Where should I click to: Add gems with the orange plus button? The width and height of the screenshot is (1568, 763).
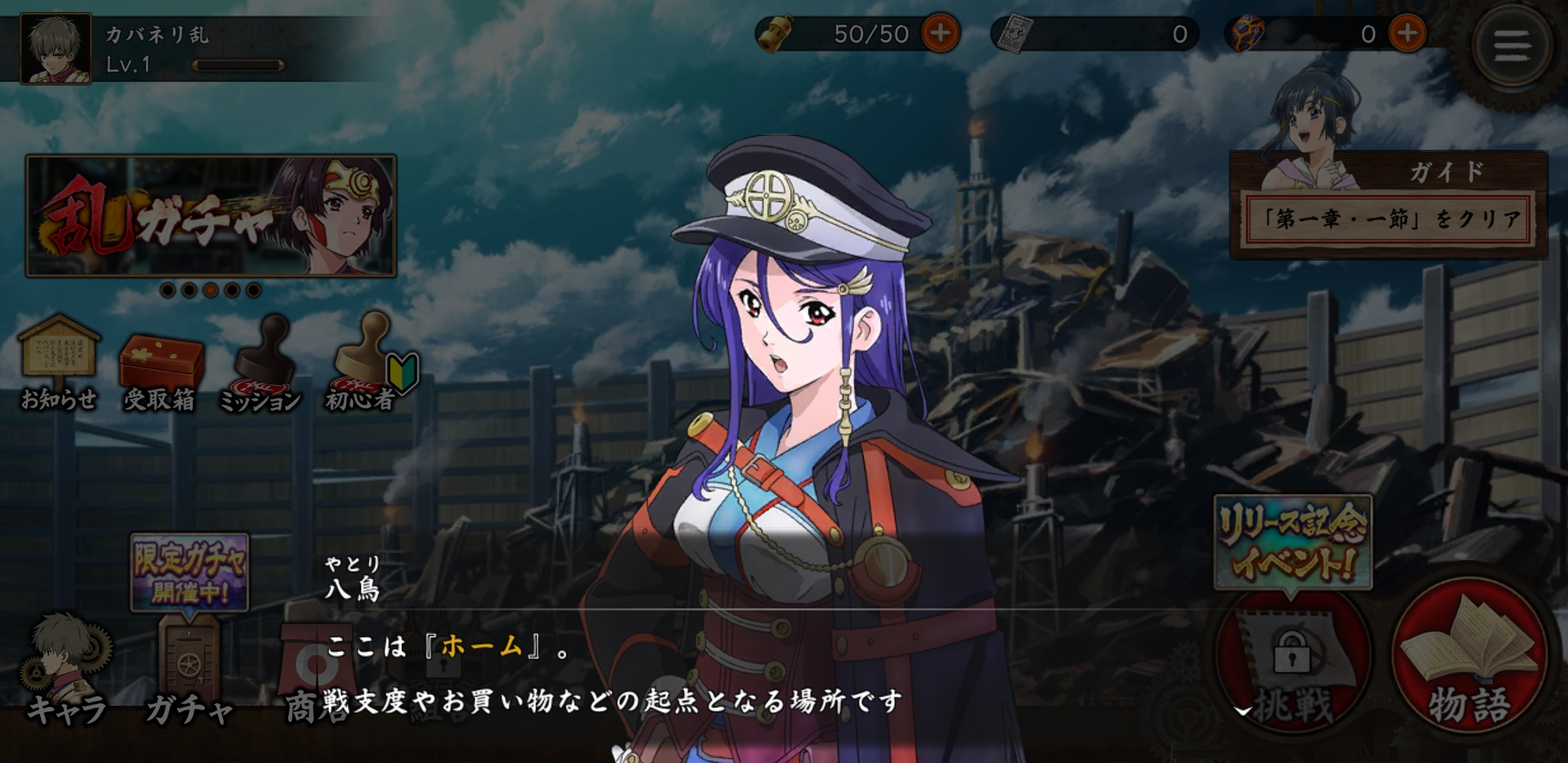coord(1407,34)
